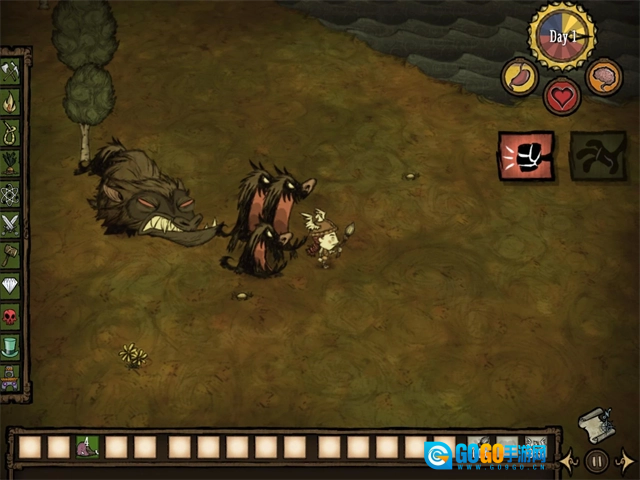Pause the game with the pause button
640x480 pixels.
[x=597, y=461]
